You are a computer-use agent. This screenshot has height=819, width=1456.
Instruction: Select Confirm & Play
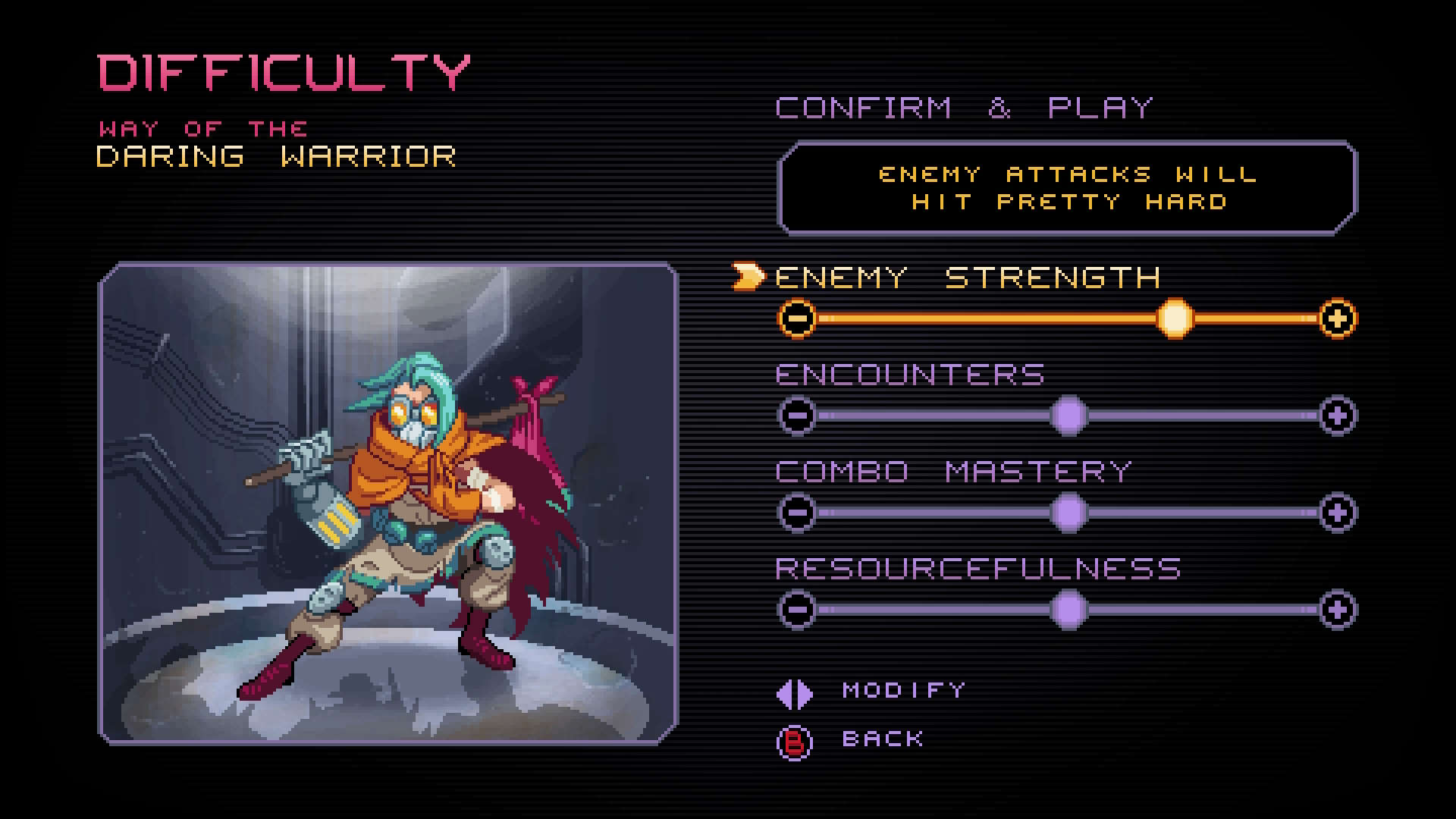click(x=965, y=106)
